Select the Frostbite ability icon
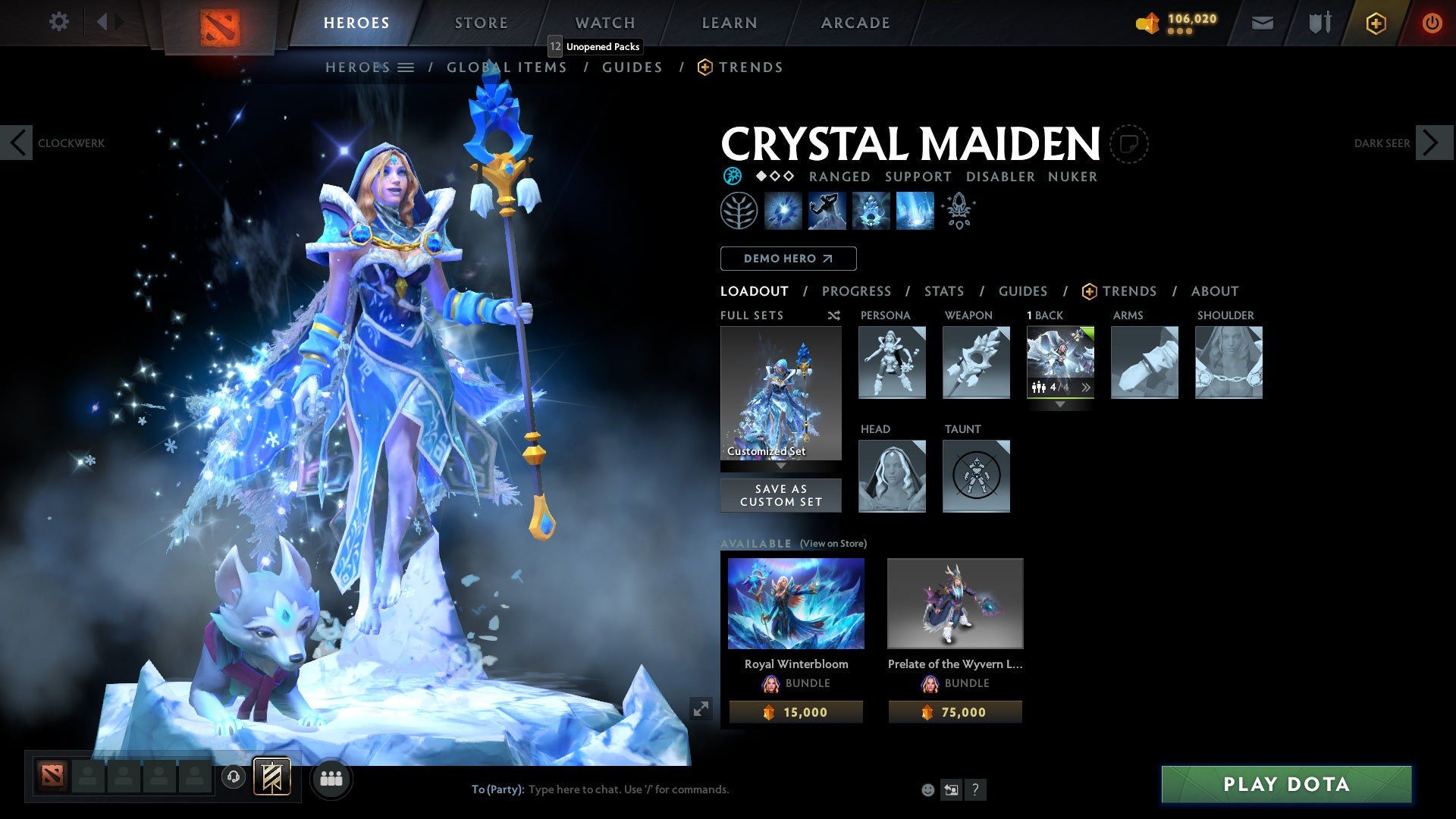Viewport: 1456px width, 819px height. [x=828, y=211]
